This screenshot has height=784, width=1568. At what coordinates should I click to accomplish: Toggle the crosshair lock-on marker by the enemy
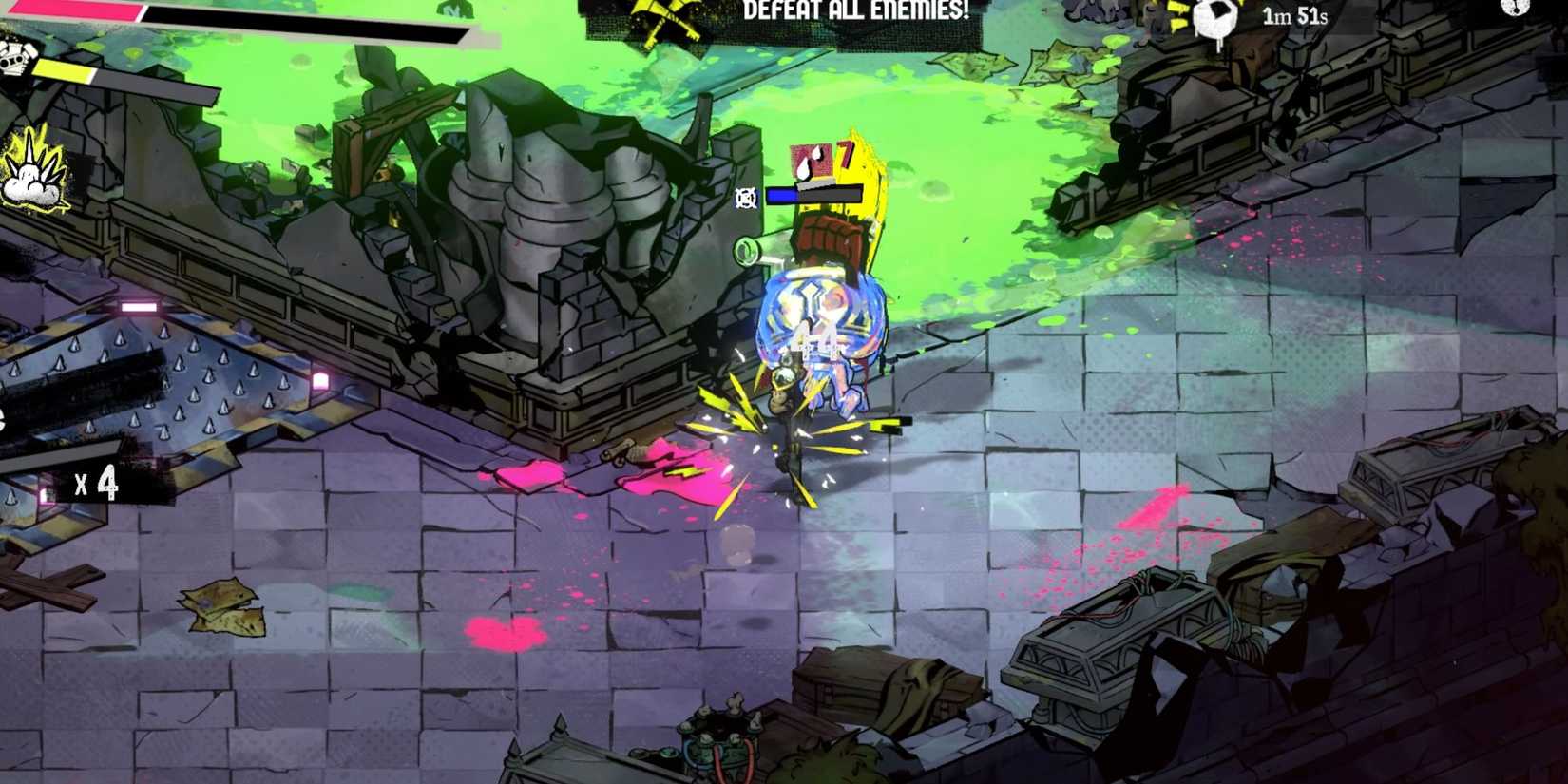coord(746,198)
